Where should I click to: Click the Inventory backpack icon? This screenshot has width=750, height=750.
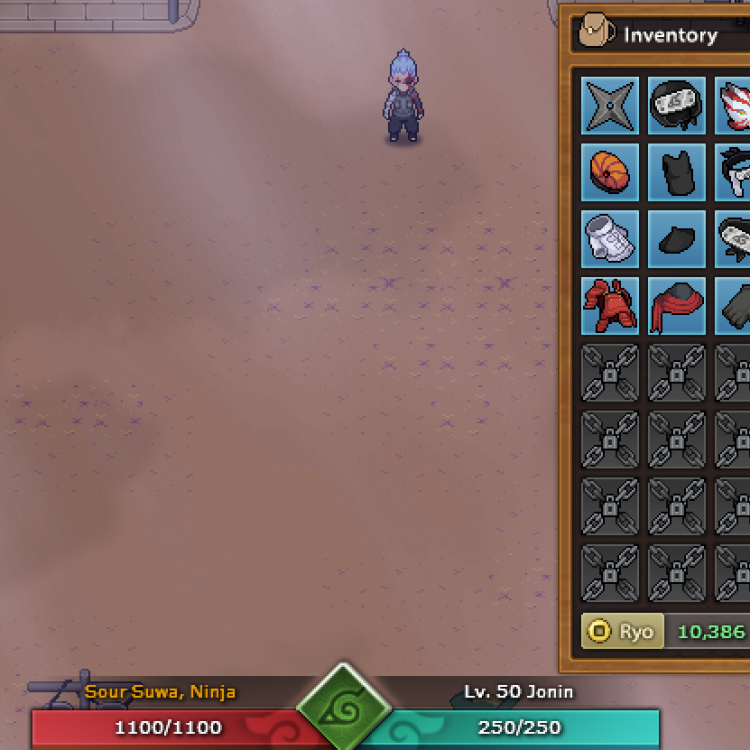tap(596, 34)
